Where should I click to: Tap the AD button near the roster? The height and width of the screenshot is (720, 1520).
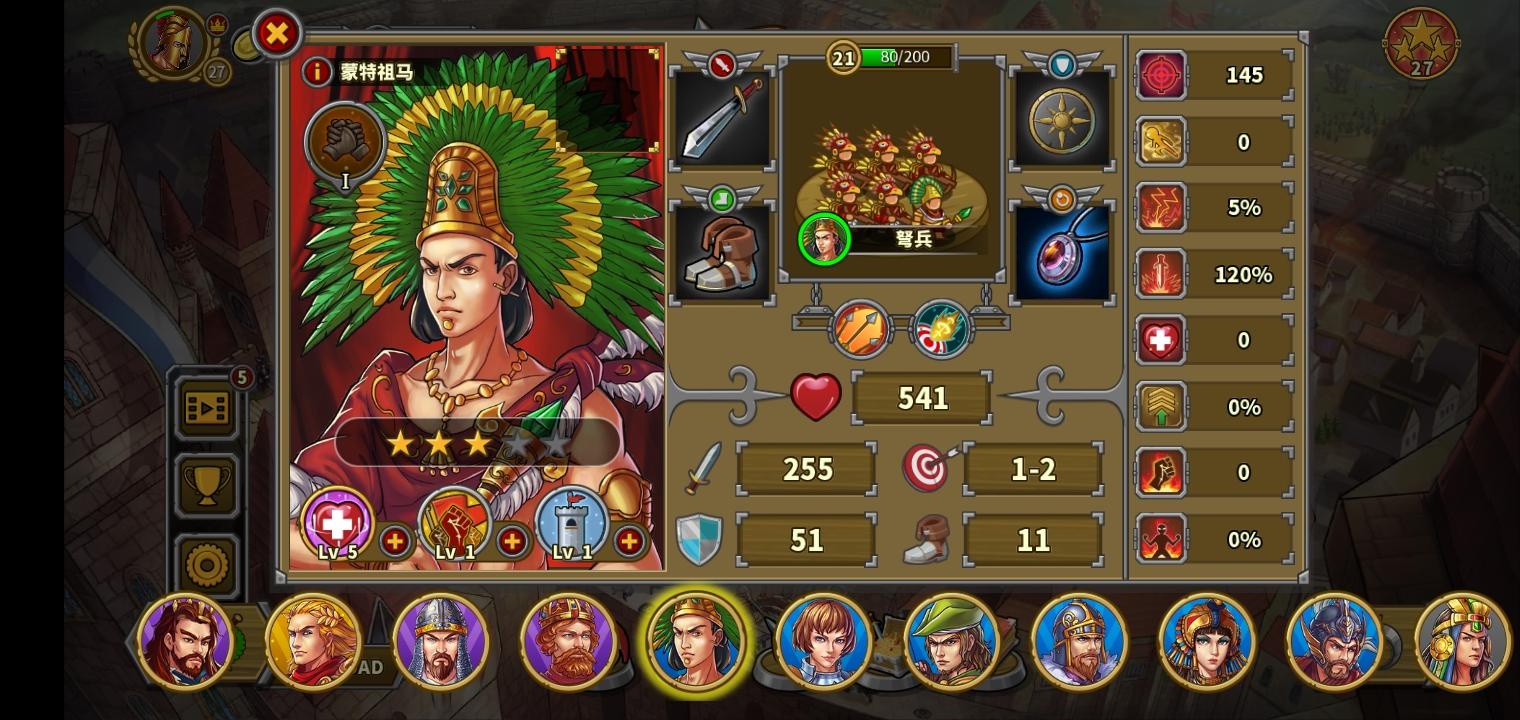coord(371,668)
